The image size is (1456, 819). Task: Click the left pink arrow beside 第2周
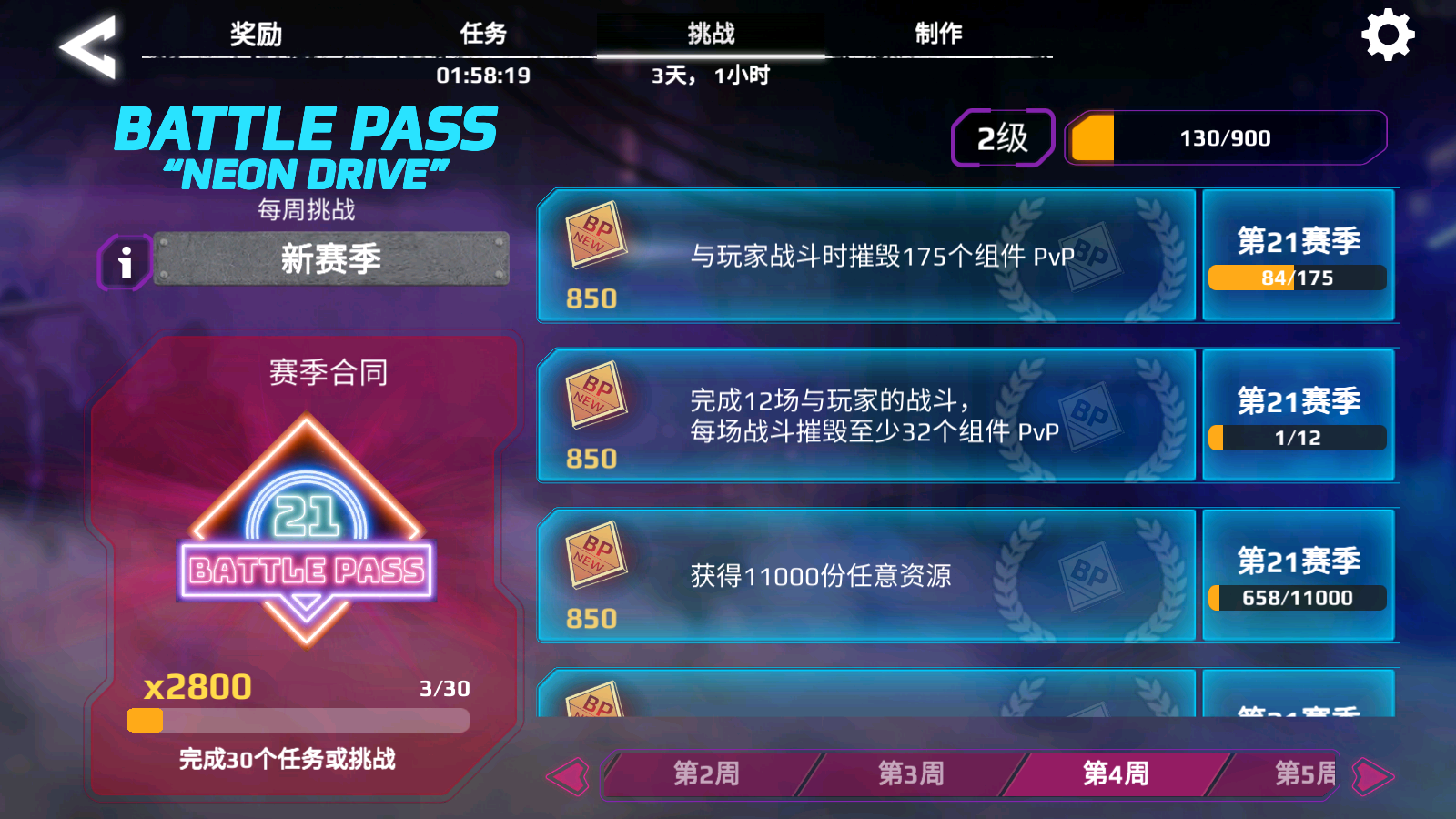pos(566,775)
